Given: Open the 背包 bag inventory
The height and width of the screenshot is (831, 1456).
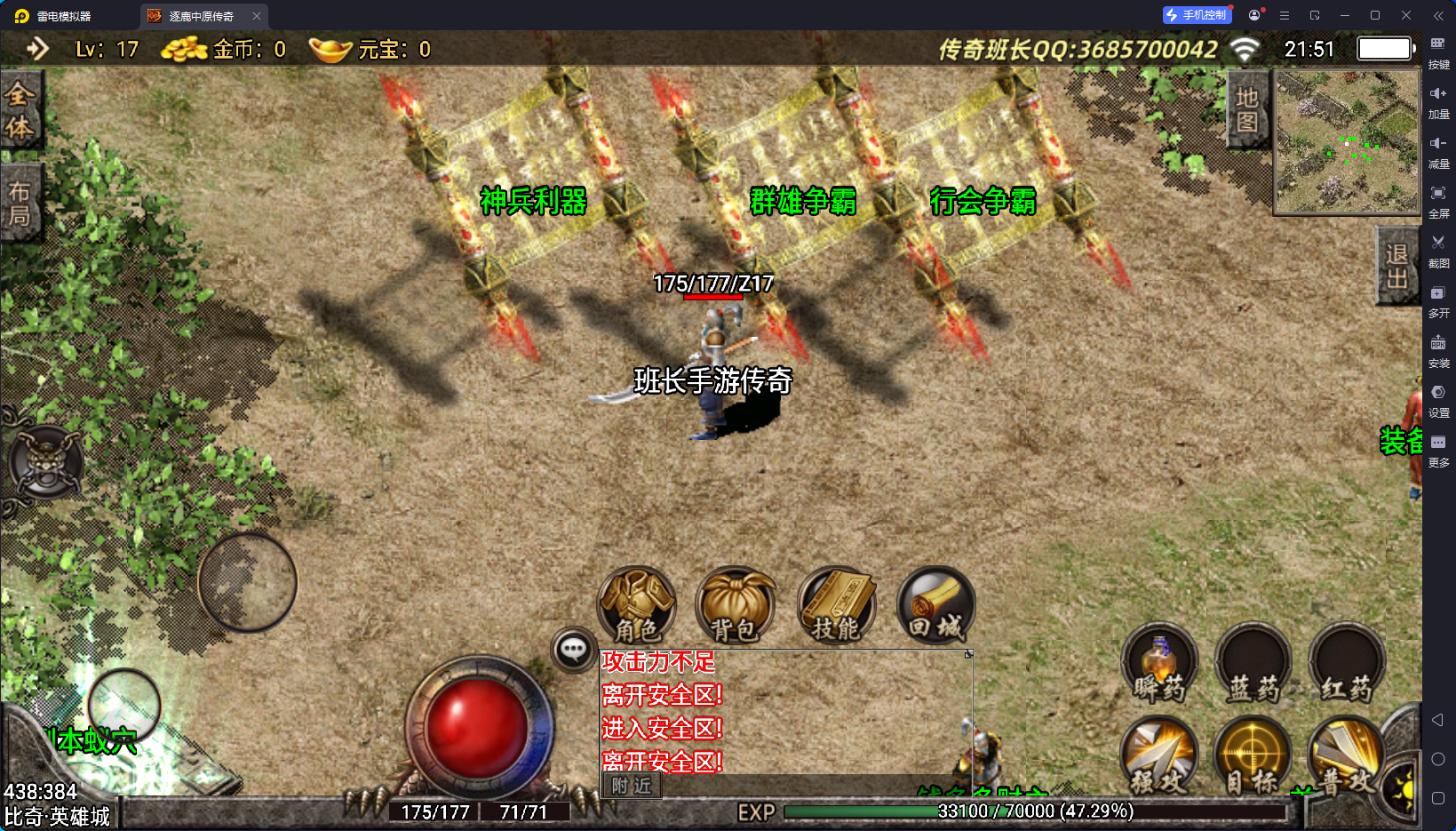Looking at the screenshot, I should pos(735,605).
